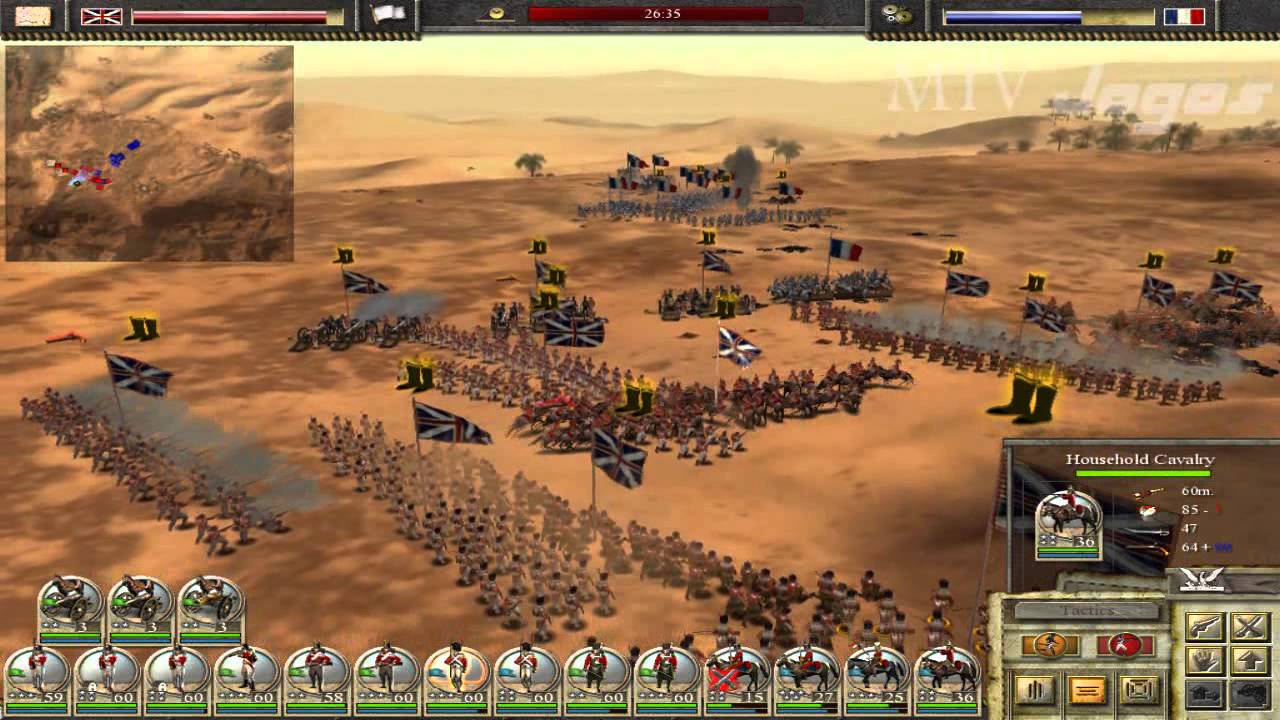Click the raised hand halt command
This screenshot has height=720, width=1280.
point(1205,660)
